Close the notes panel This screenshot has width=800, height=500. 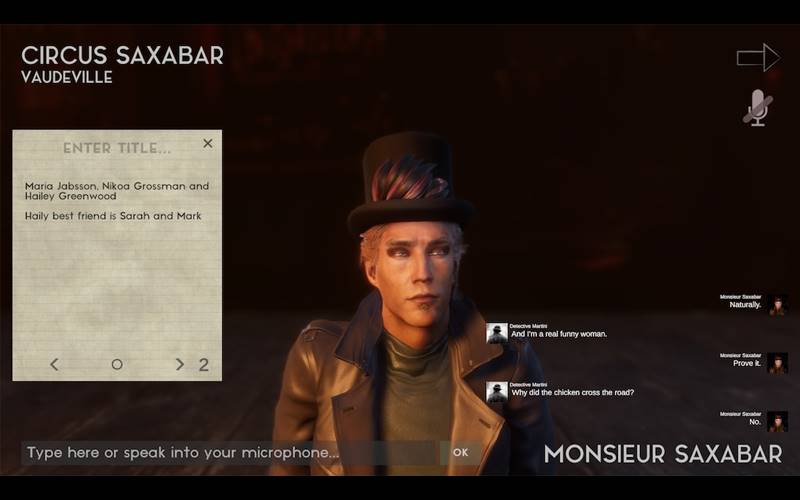[x=208, y=144]
